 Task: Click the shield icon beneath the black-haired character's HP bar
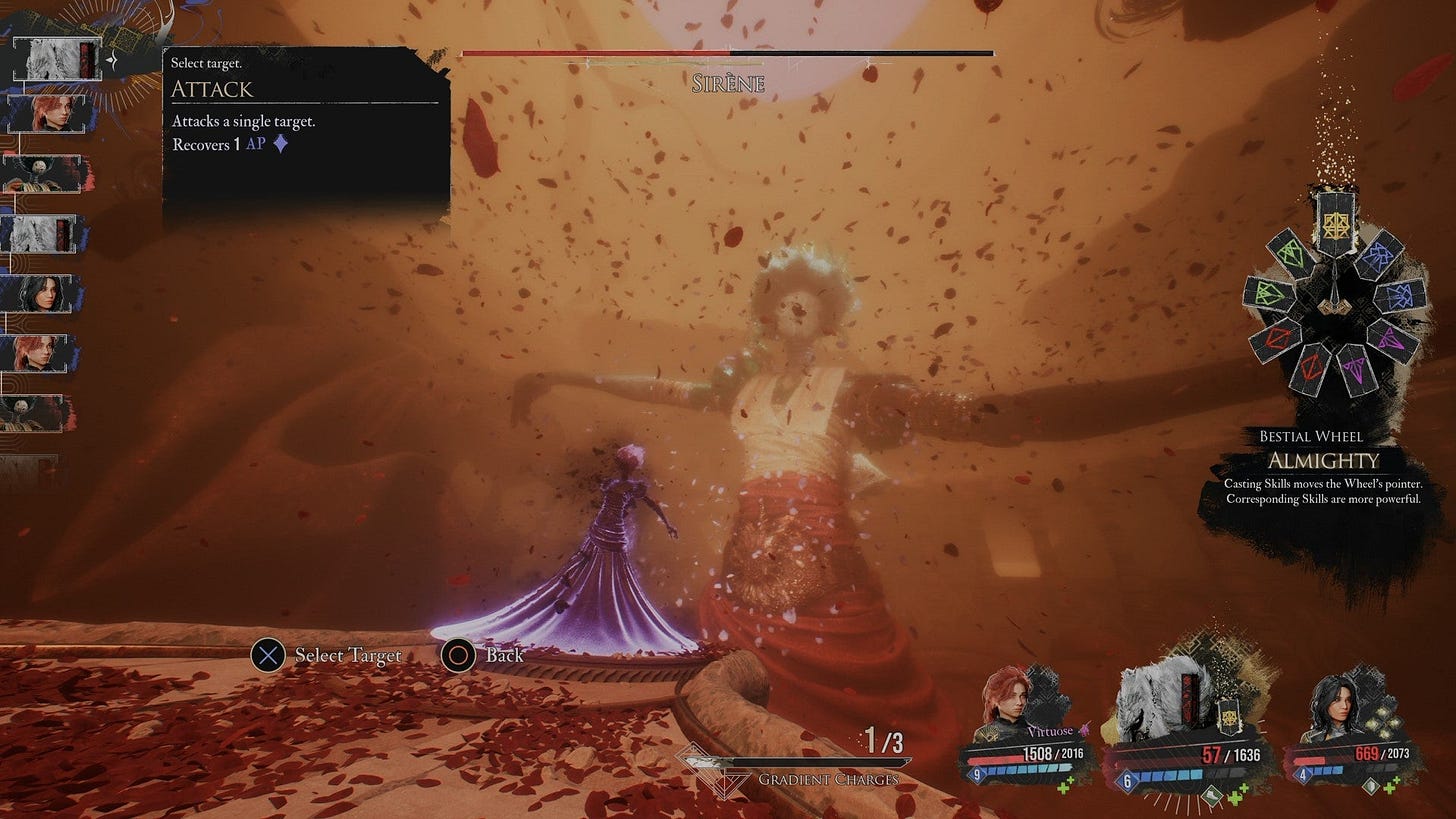pyautogui.click(x=1371, y=786)
